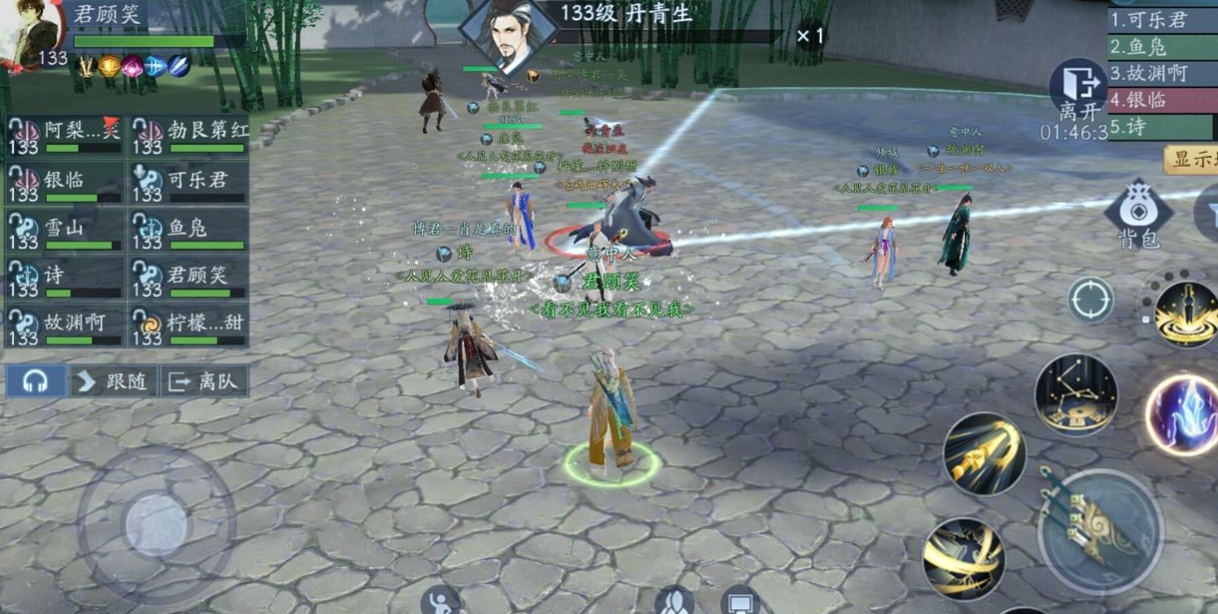Choose team member 柠檬 with swirl icon

tap(189, 327)
